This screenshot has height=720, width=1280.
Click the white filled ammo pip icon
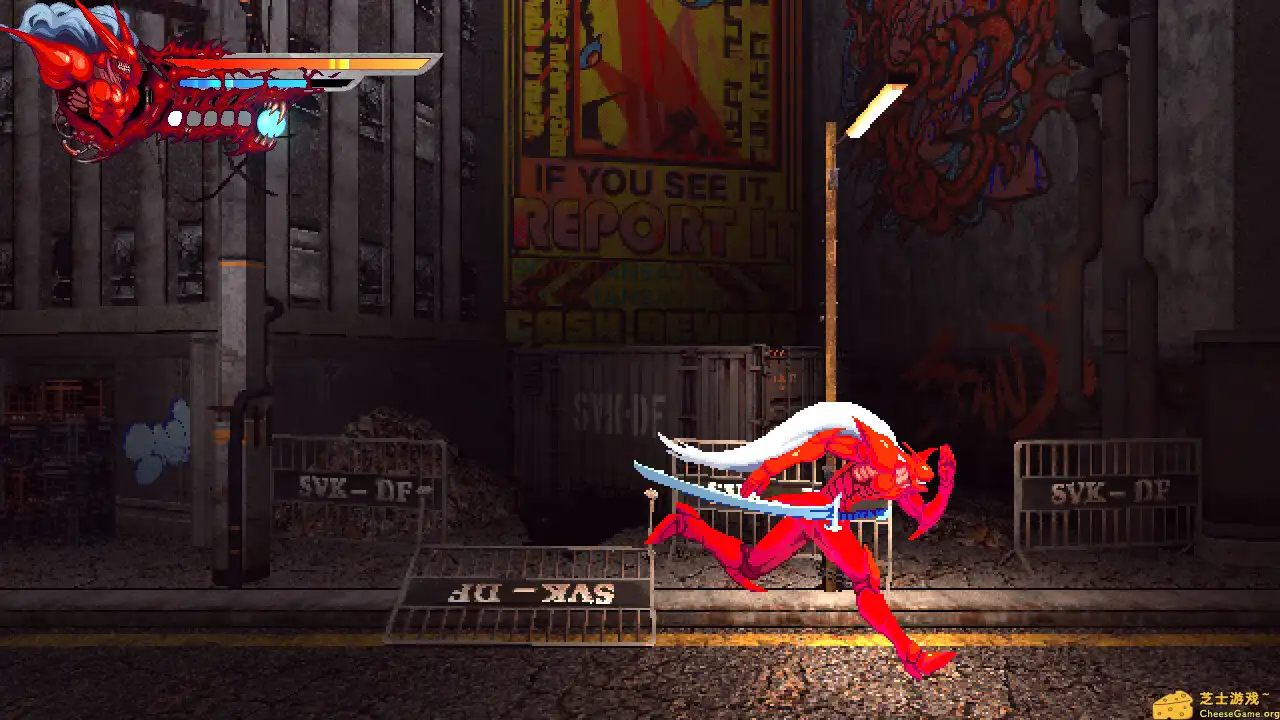point(174,119)
